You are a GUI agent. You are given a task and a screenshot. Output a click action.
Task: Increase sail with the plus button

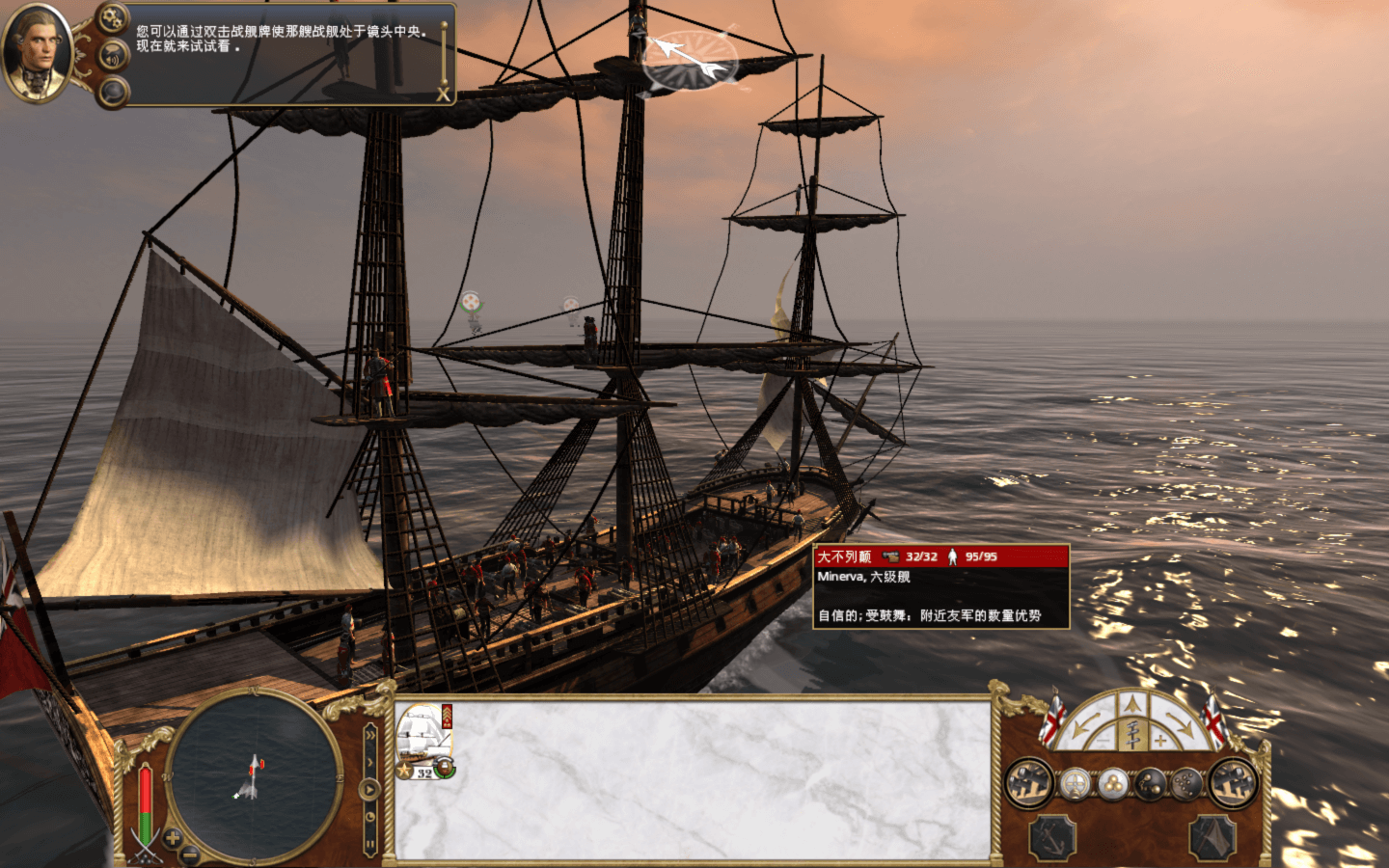1160,741
